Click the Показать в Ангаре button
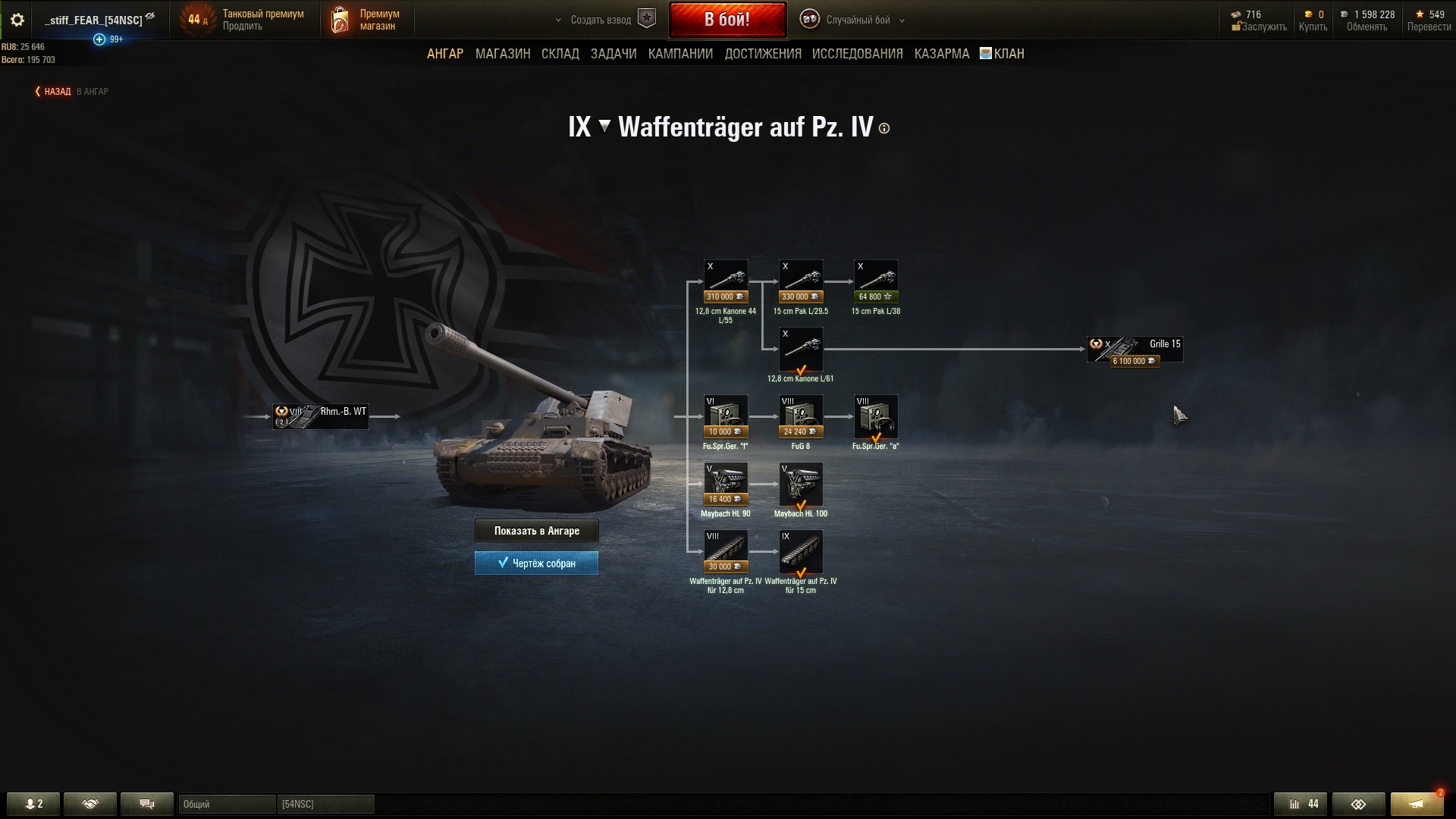This screenshot has width=1456, height=819. (536, 531)
